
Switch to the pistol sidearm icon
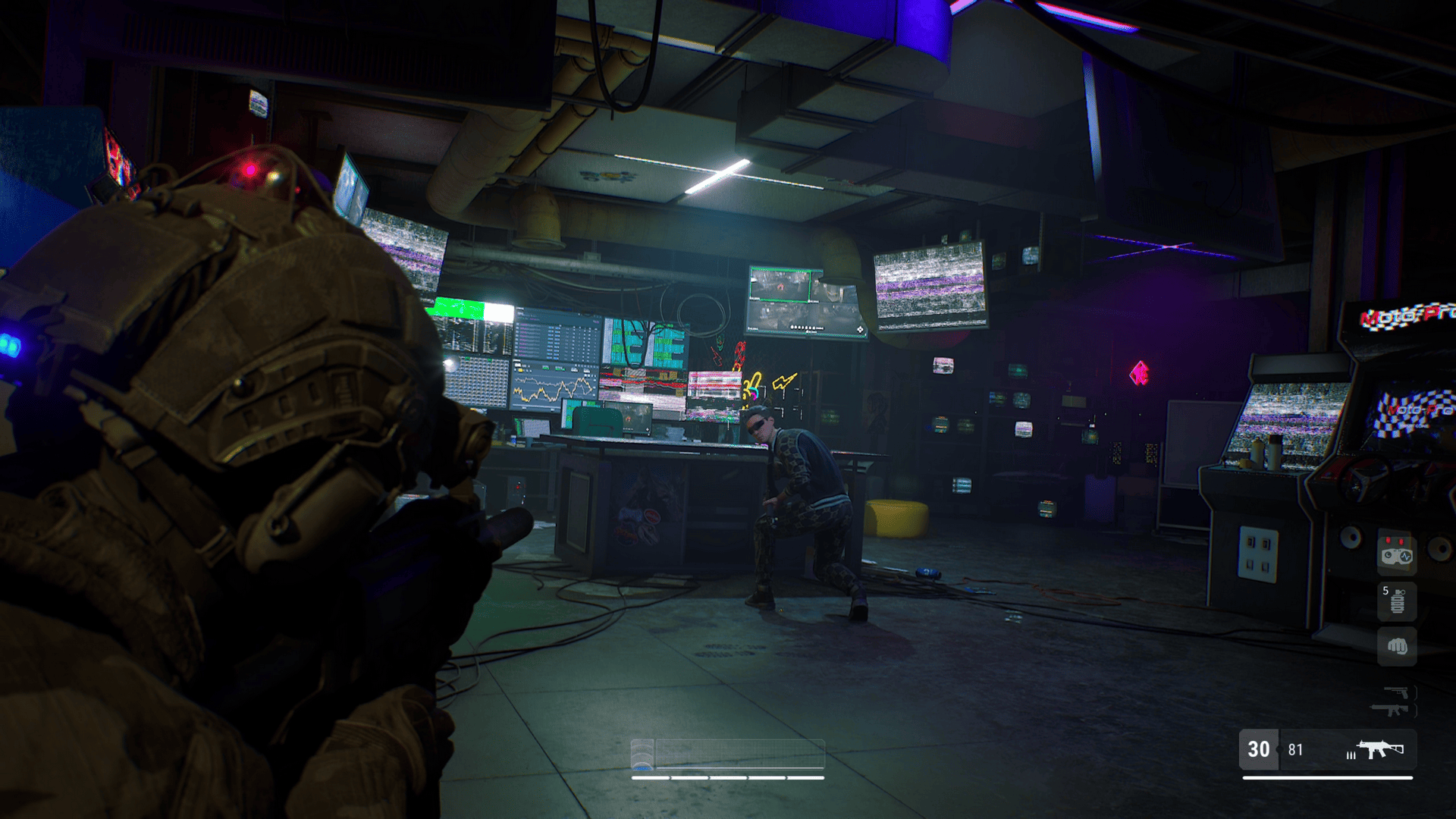(x=1396, y=692)
